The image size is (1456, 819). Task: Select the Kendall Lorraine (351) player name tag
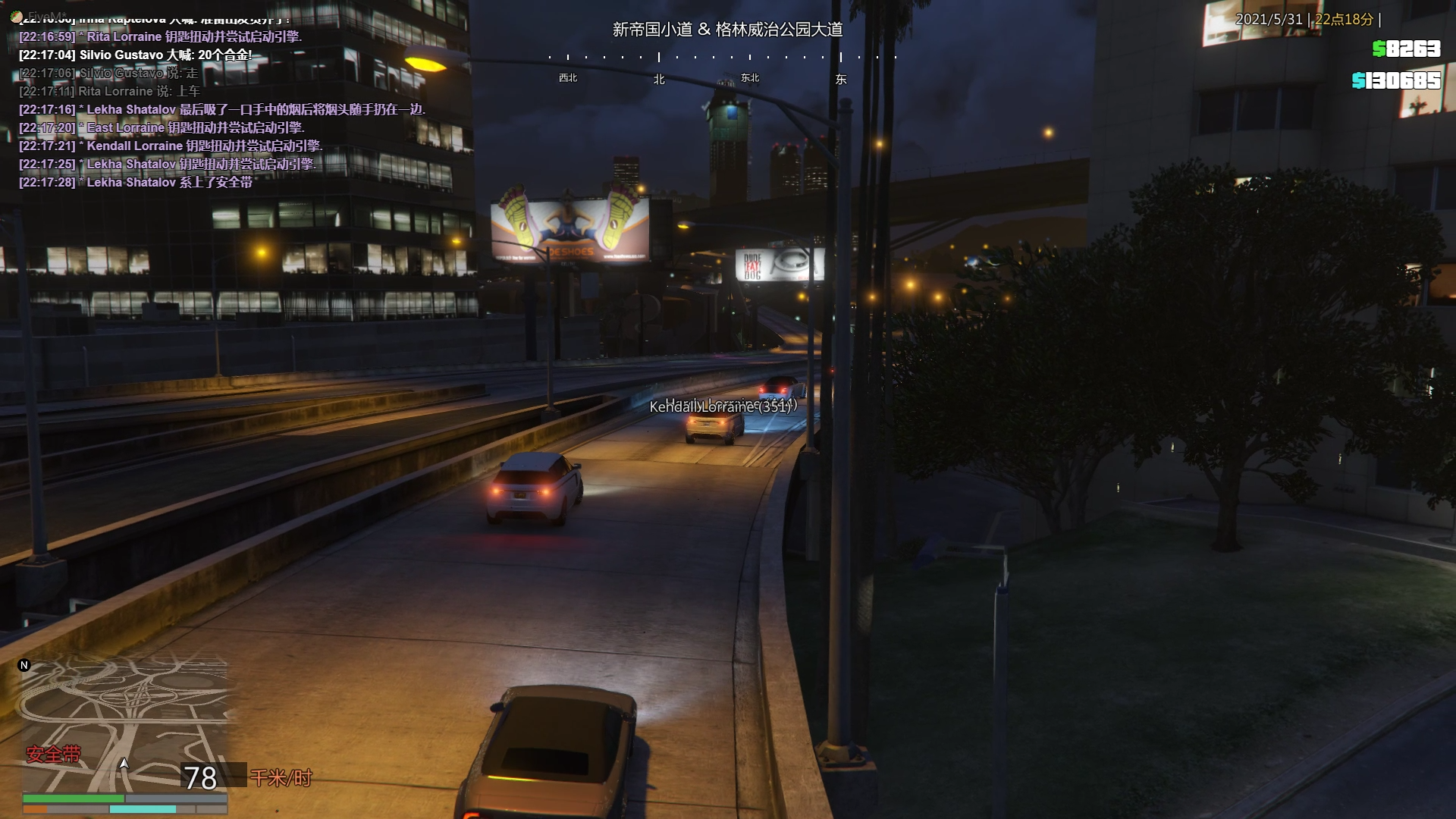[x=722, y=406]
